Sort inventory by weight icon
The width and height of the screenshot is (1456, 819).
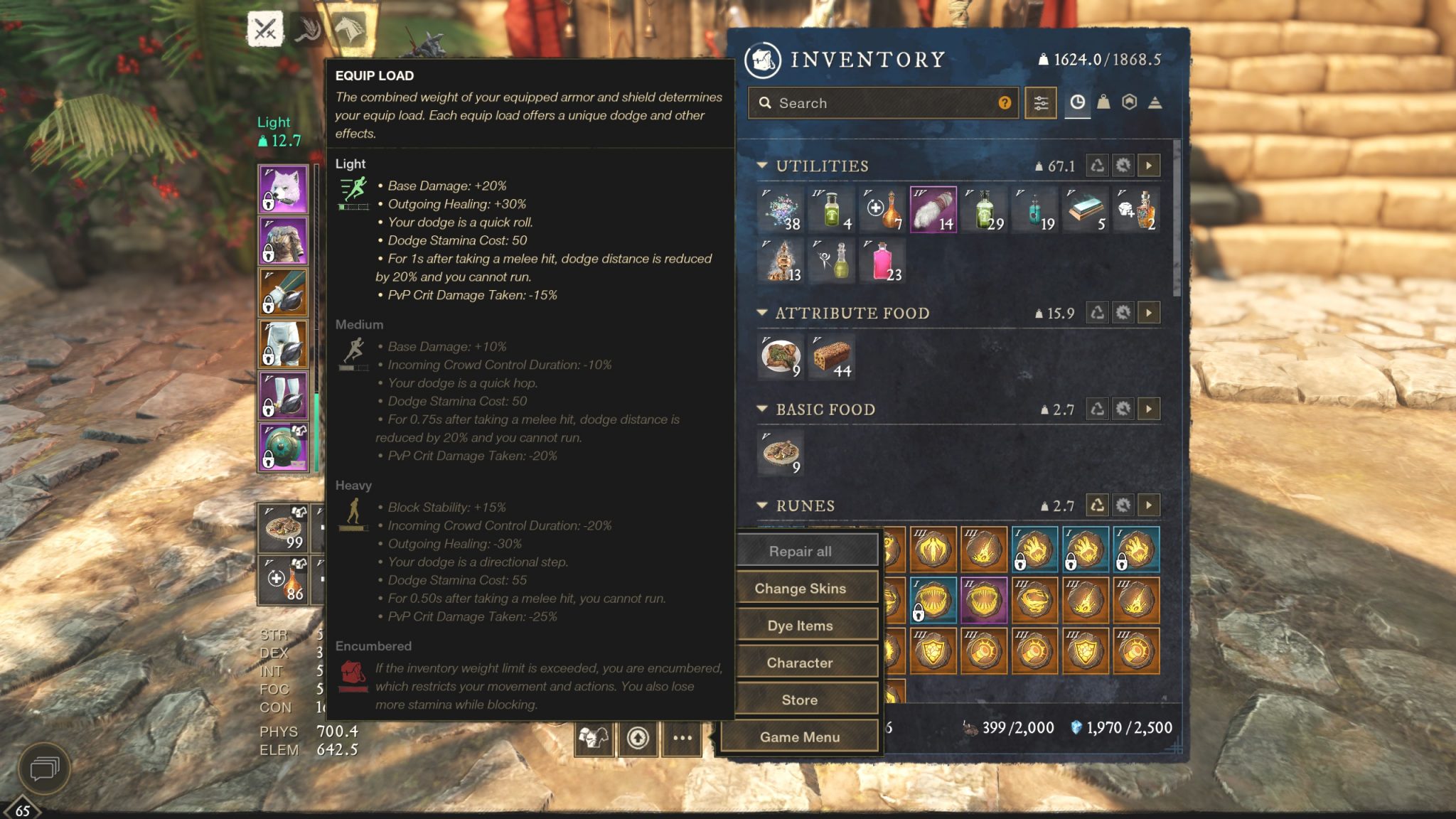click(1106, 103)
